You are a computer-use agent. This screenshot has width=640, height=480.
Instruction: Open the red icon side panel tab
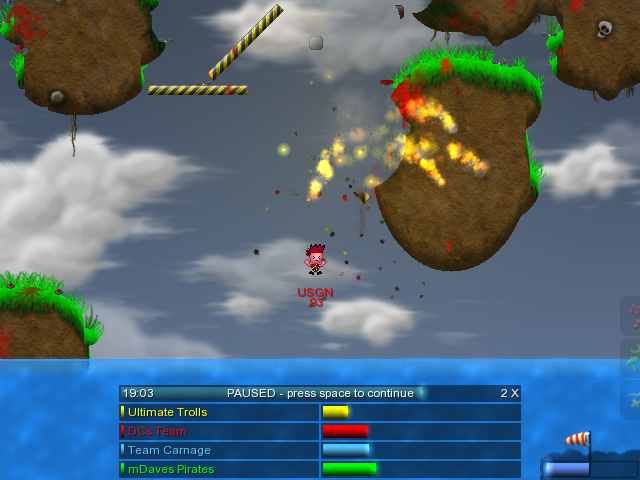pyautogui.click(x=631, y=316)
